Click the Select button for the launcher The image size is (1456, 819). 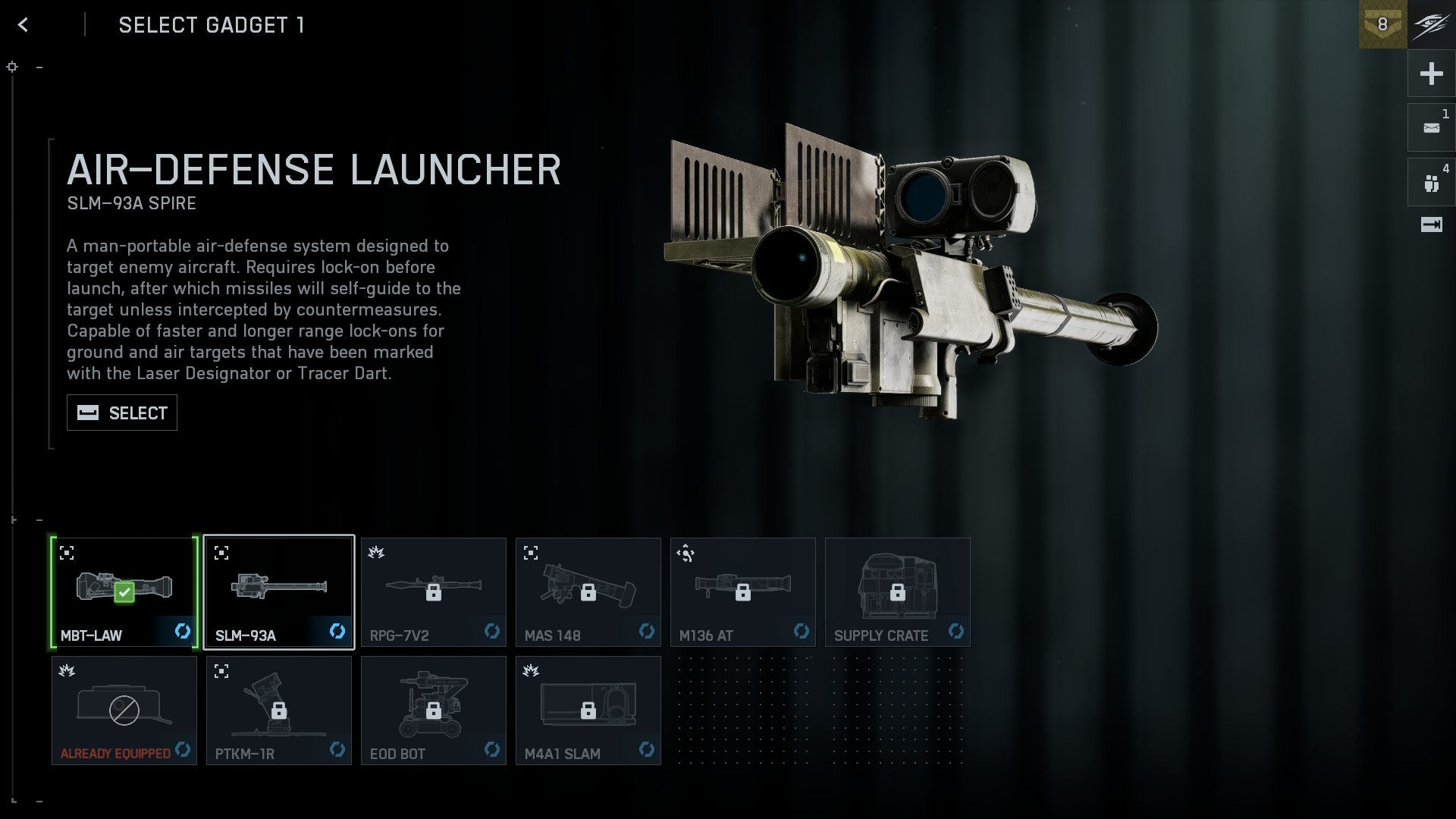pos(122,413)
